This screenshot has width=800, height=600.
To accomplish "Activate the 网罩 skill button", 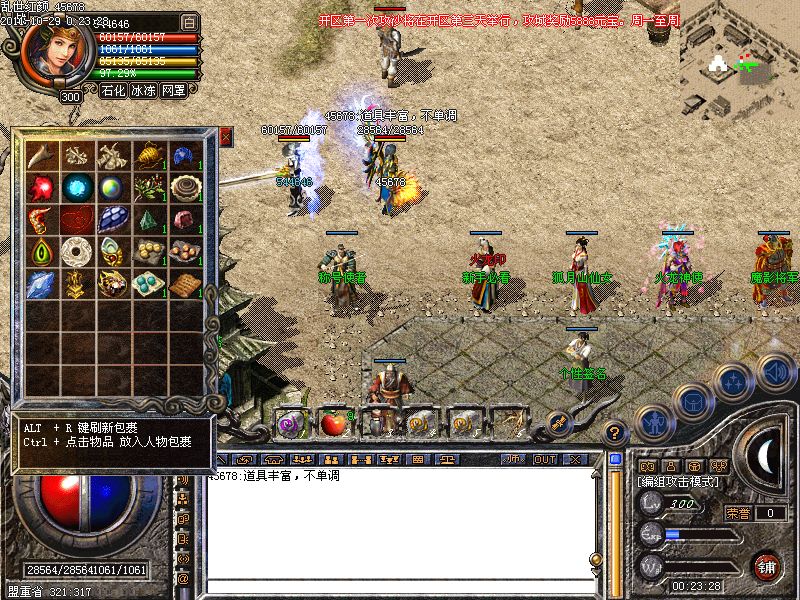I will 173,90.
